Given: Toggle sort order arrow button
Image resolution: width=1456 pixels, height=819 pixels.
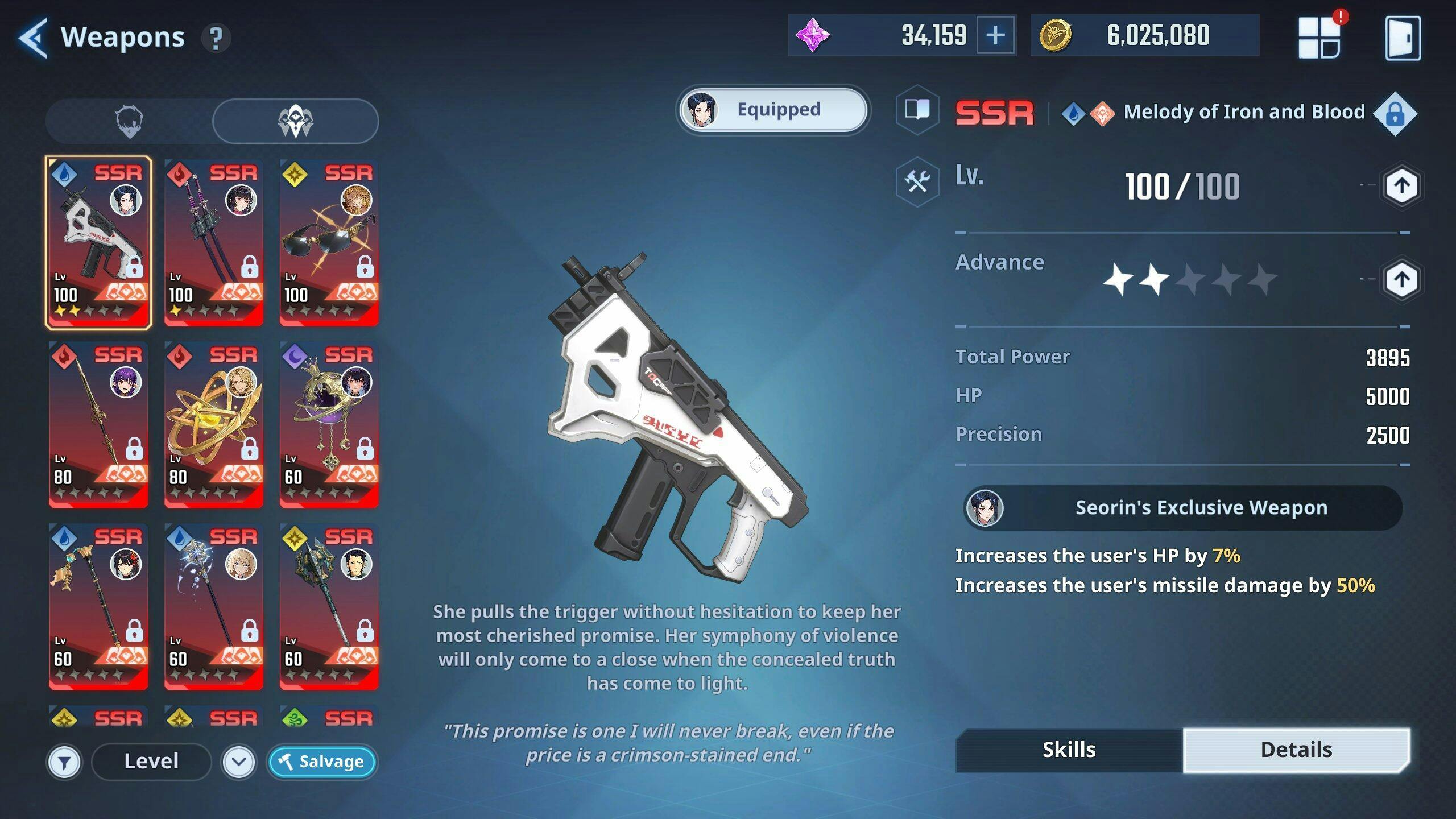Looking at the screenshot, I should point(239,762).
